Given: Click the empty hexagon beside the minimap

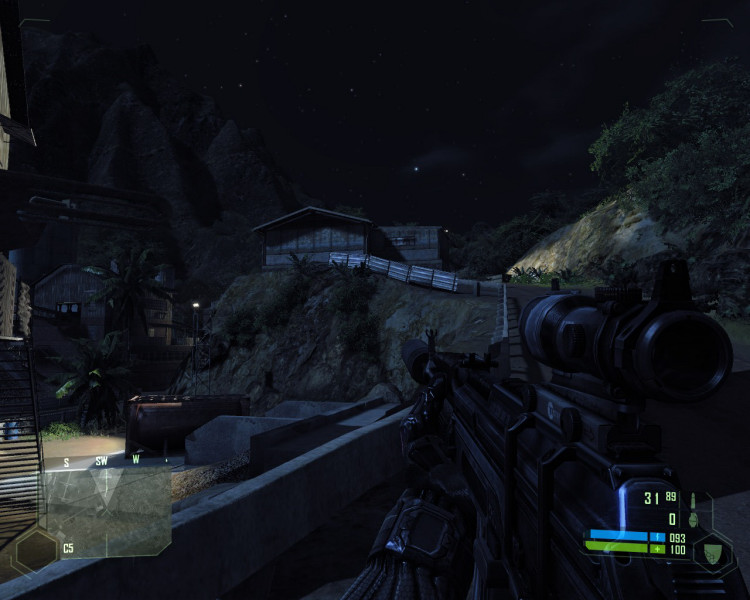Looking at the screenshot, I should (36, 550).
